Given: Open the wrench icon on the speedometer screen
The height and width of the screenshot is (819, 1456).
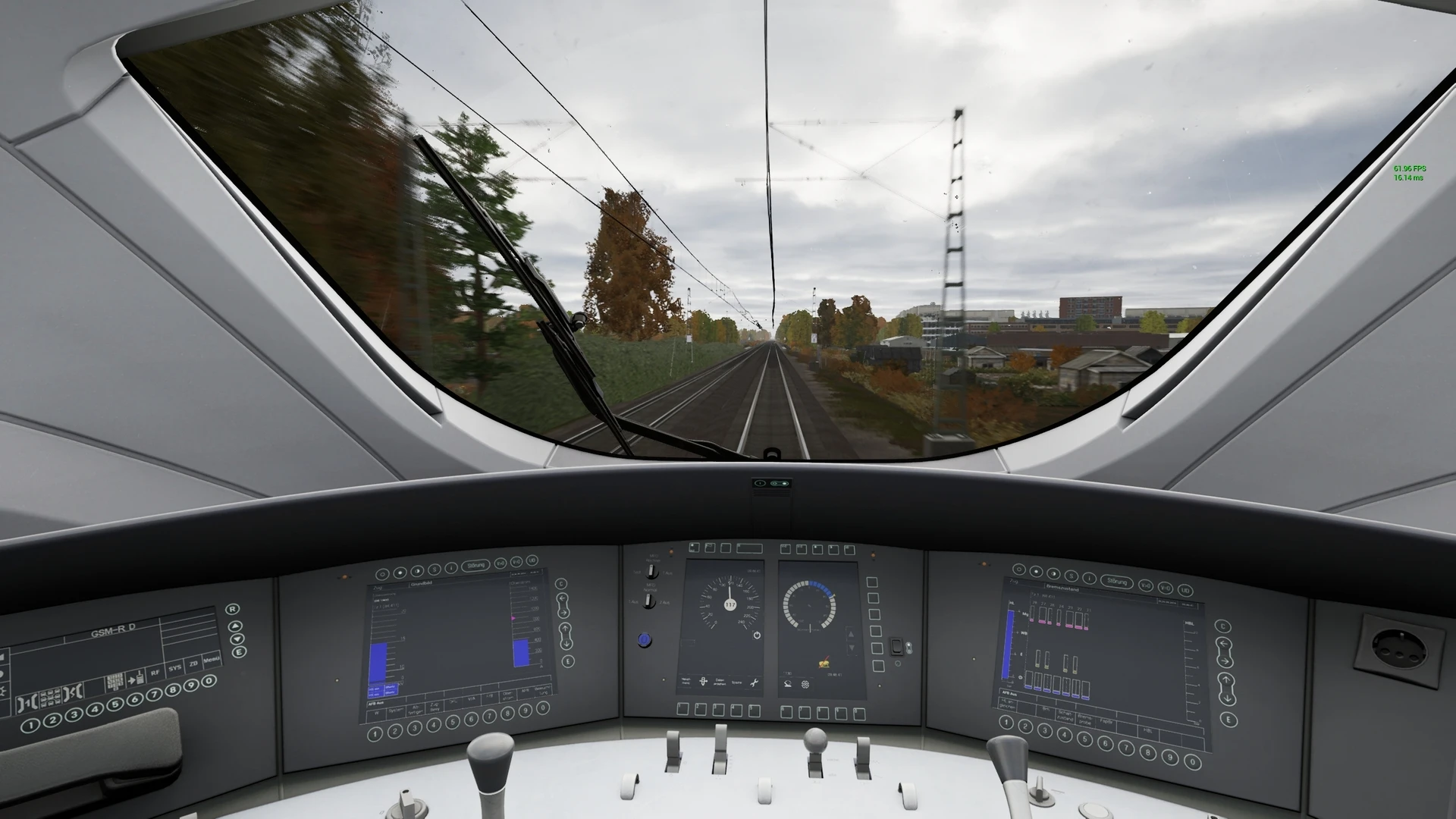Looking at the screenshot, I should coord(754,683).
